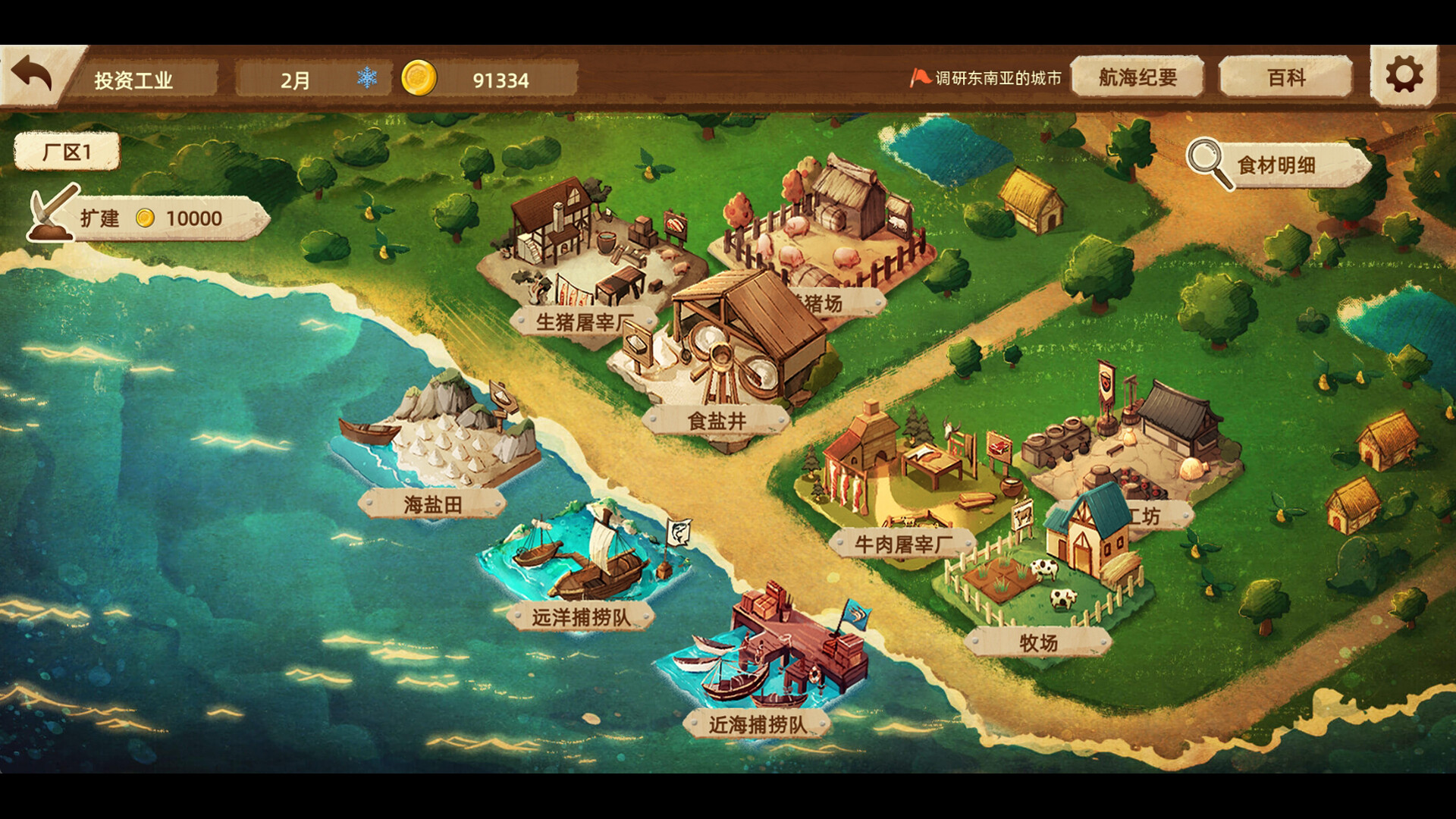Open the 百科 encyclopedia
Viewport: 1456px width, 819px height.
click(x=1285, y=77)
